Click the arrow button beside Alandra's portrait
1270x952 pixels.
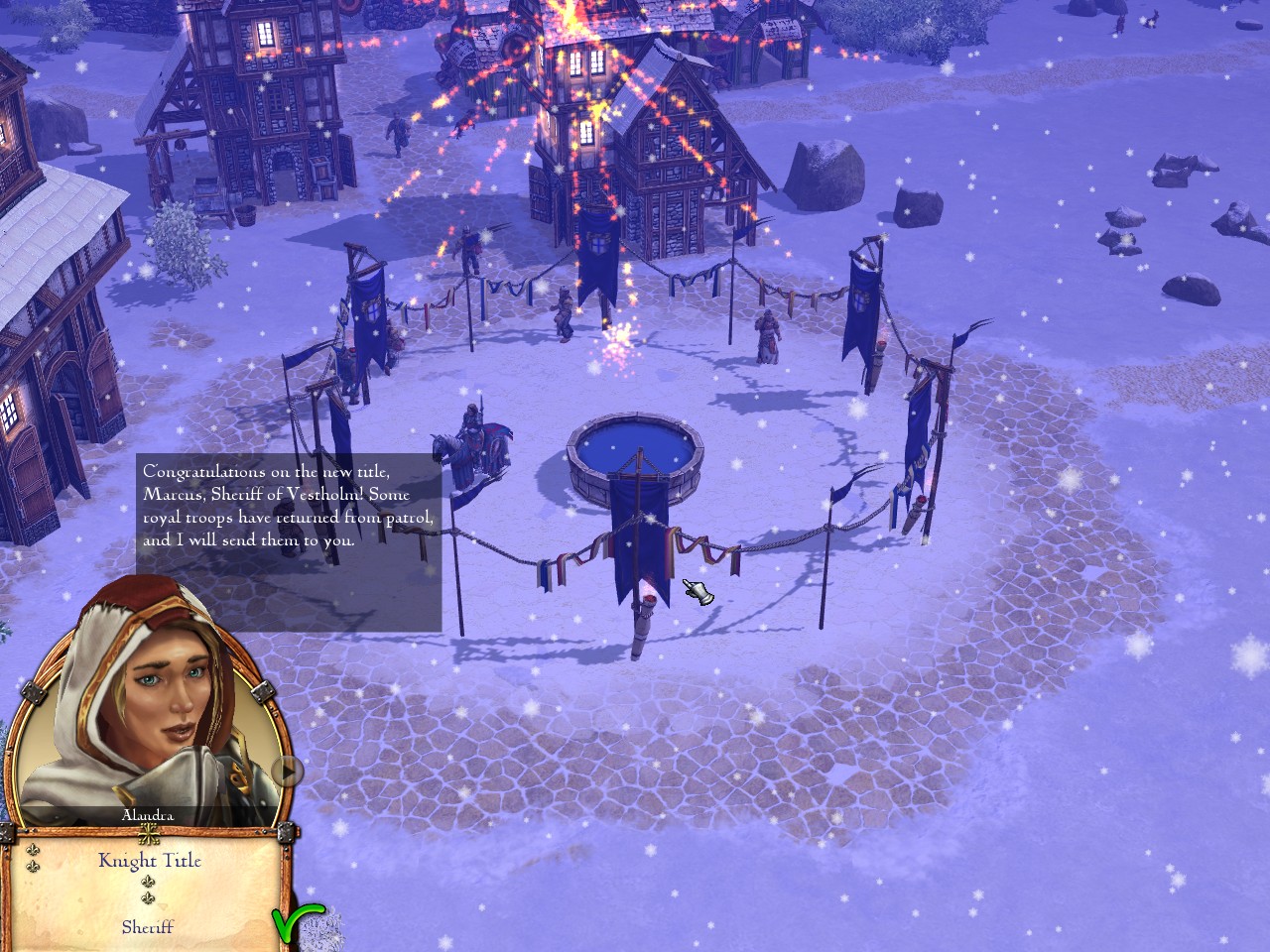coord(288,771)
